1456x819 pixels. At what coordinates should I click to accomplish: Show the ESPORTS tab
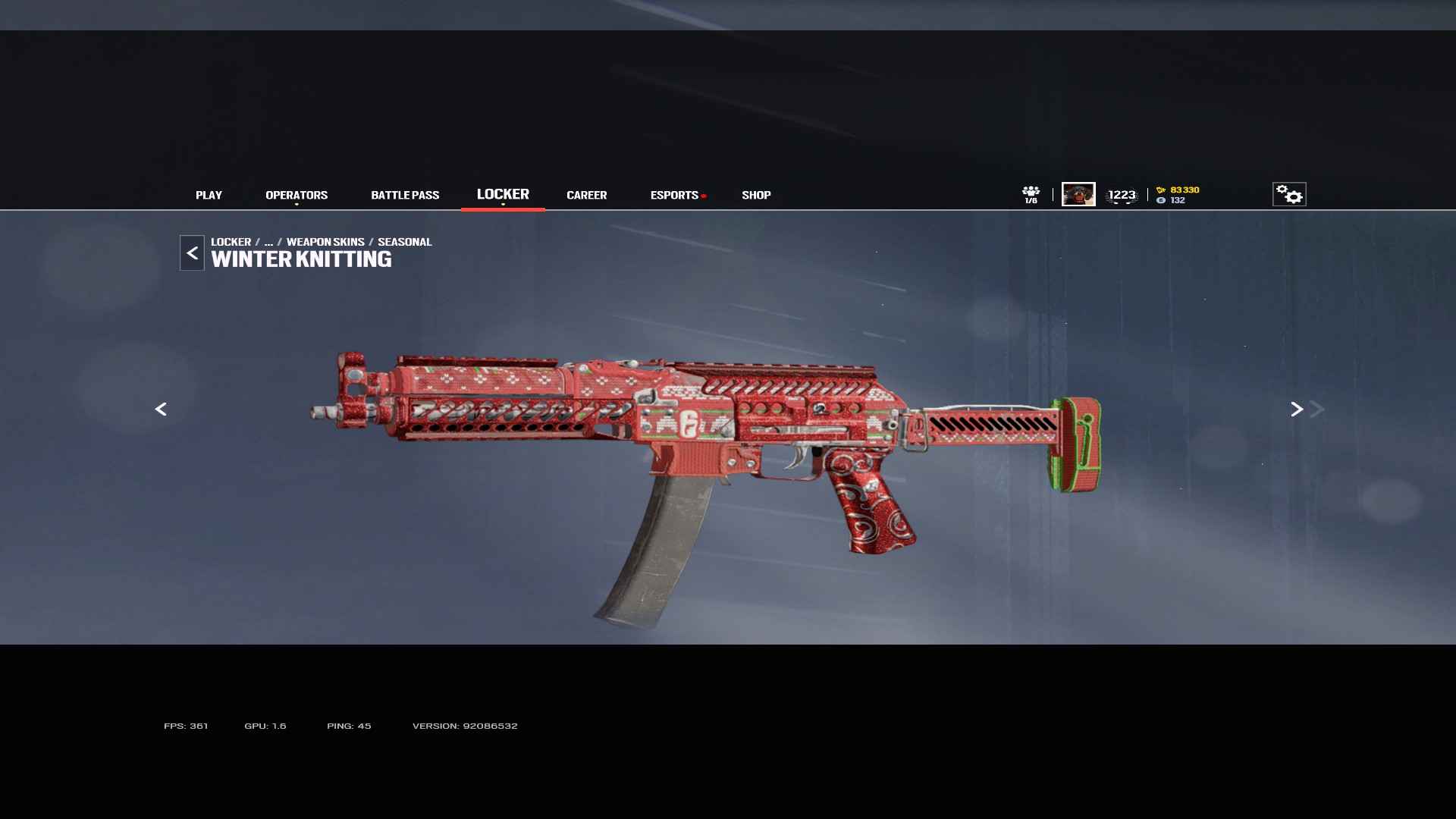[x=674, y=195]
